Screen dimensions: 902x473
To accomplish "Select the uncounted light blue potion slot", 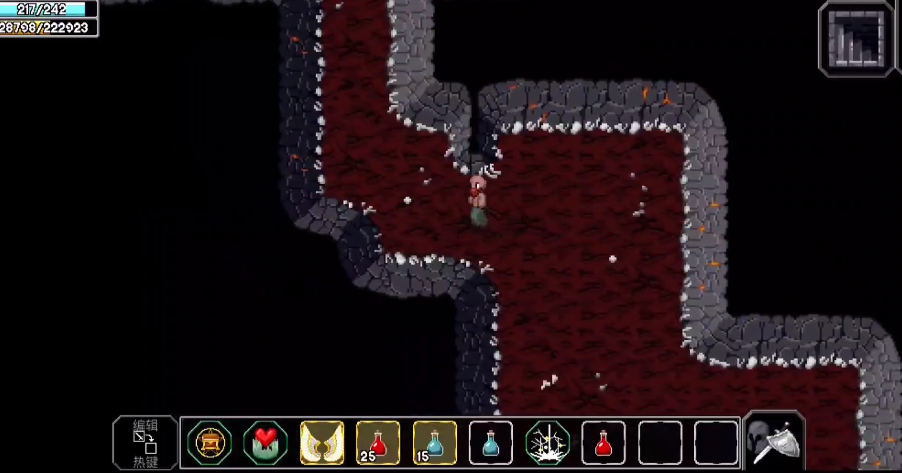I will click(491, 442).
